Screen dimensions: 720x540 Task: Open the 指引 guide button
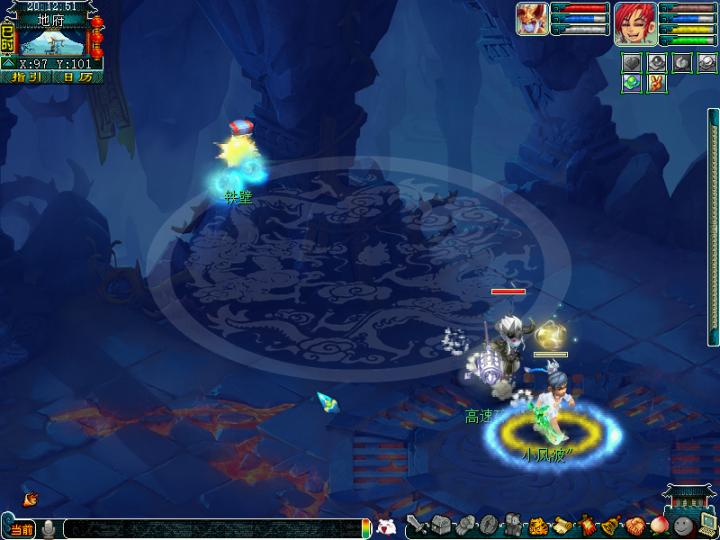click(27, 76)
